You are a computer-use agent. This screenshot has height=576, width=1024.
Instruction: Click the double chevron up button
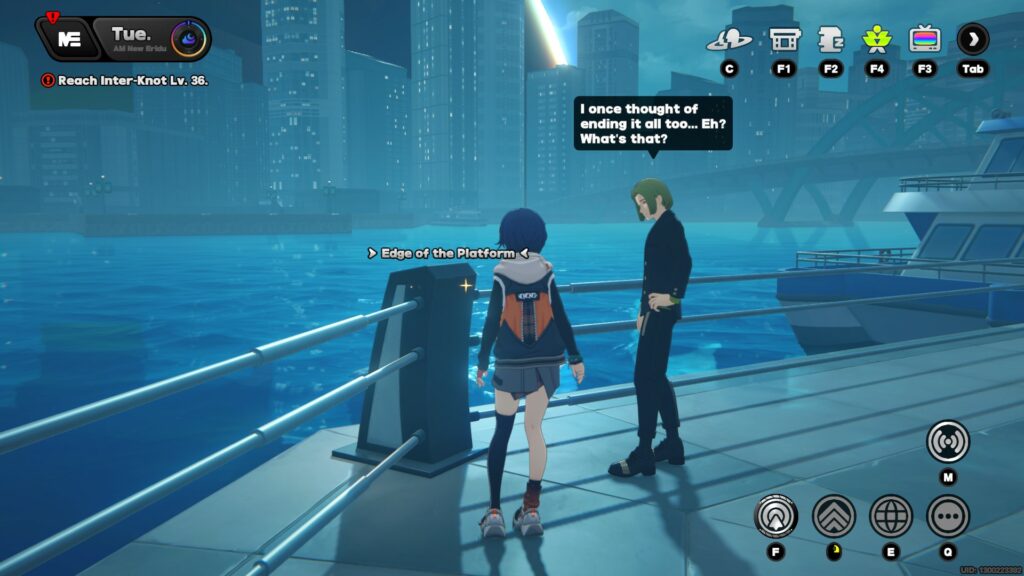point(833,516)
